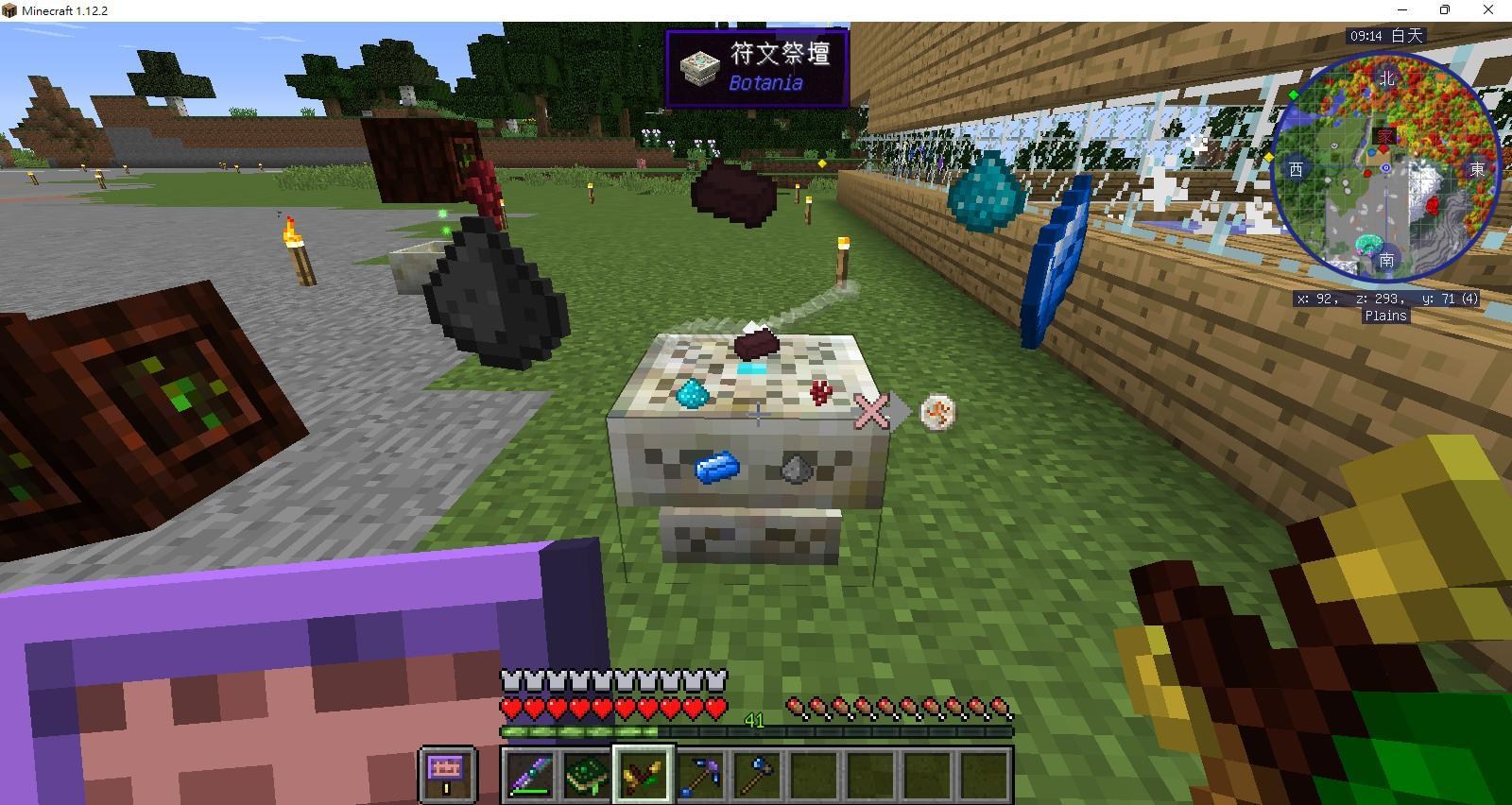
Task: Toggle the 家 home waypoint on the minimap
Action: [1385, 136]
